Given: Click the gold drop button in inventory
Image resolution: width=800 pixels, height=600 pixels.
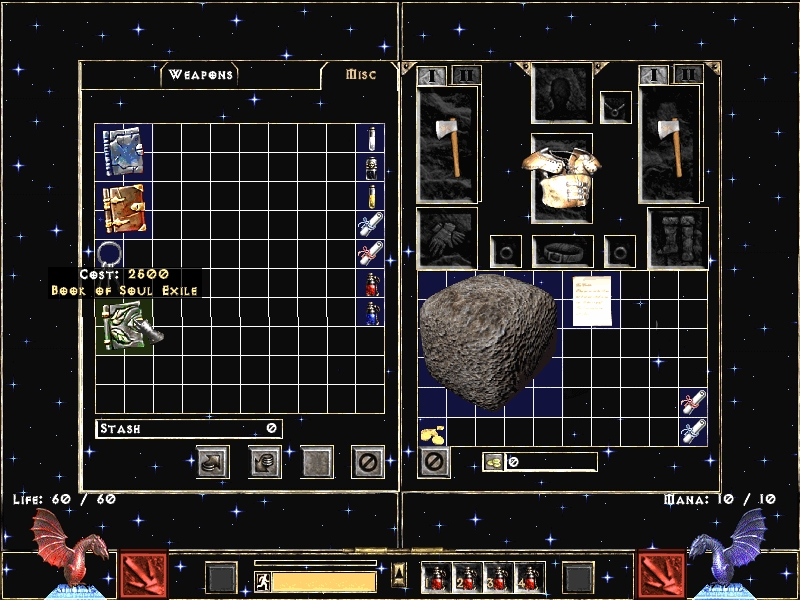Looking at the screenshot, I should coord(493,461).
